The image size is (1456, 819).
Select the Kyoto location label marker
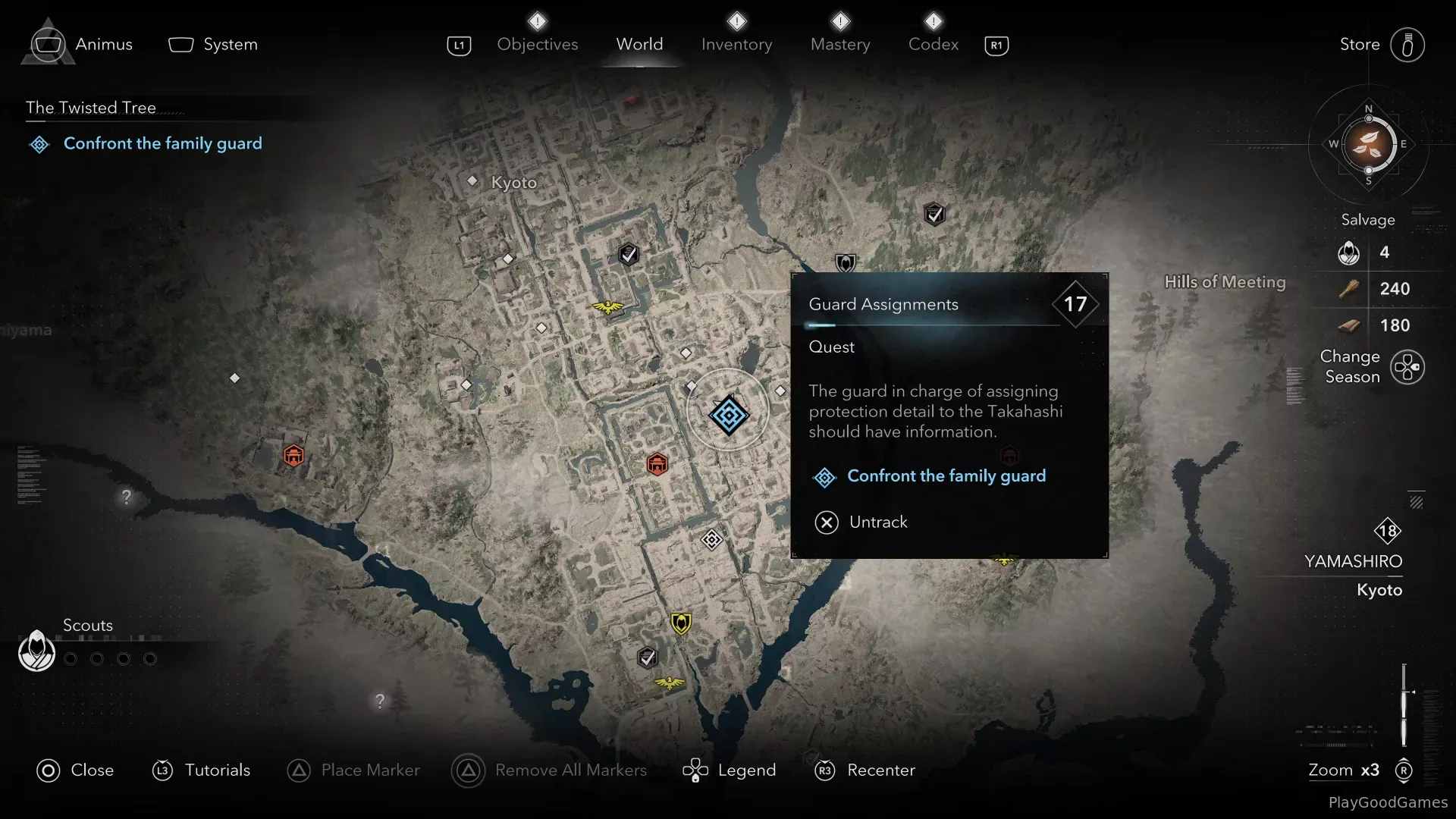[x=472, y=181]
